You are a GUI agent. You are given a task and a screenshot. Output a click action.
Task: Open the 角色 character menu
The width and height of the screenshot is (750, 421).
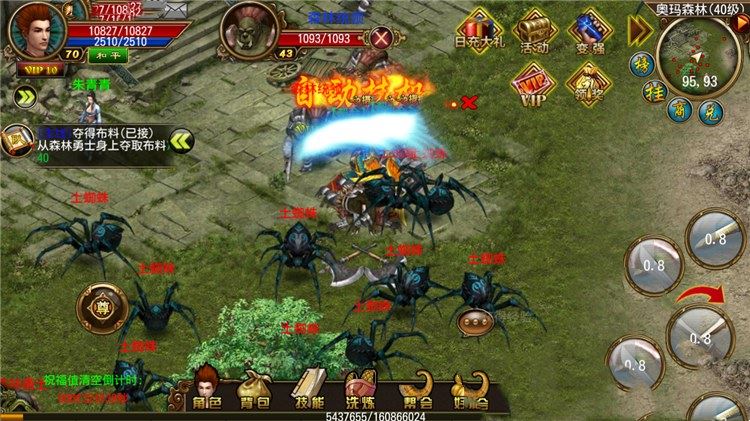[206, 390]
